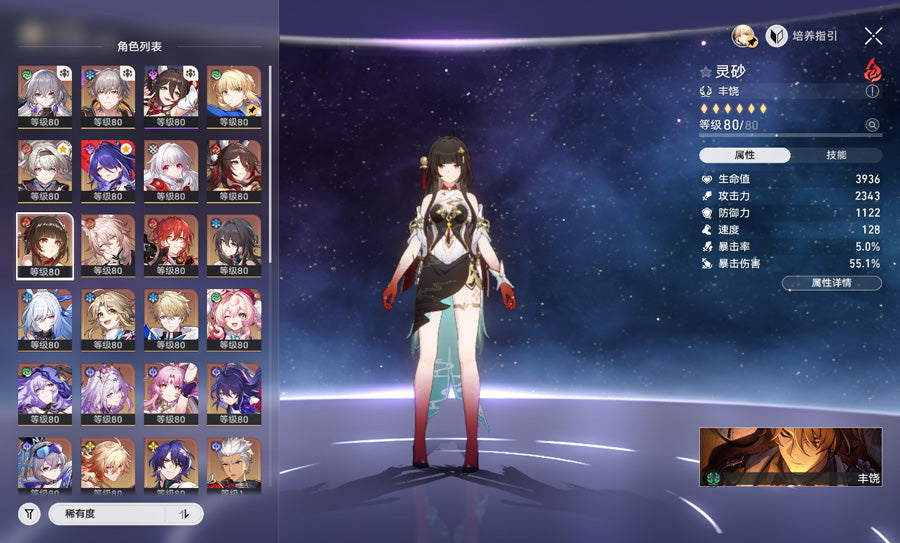Select the 属性 attributes tab
The height and width of the screenshot is (543, 900).
(x=744, y=155)
